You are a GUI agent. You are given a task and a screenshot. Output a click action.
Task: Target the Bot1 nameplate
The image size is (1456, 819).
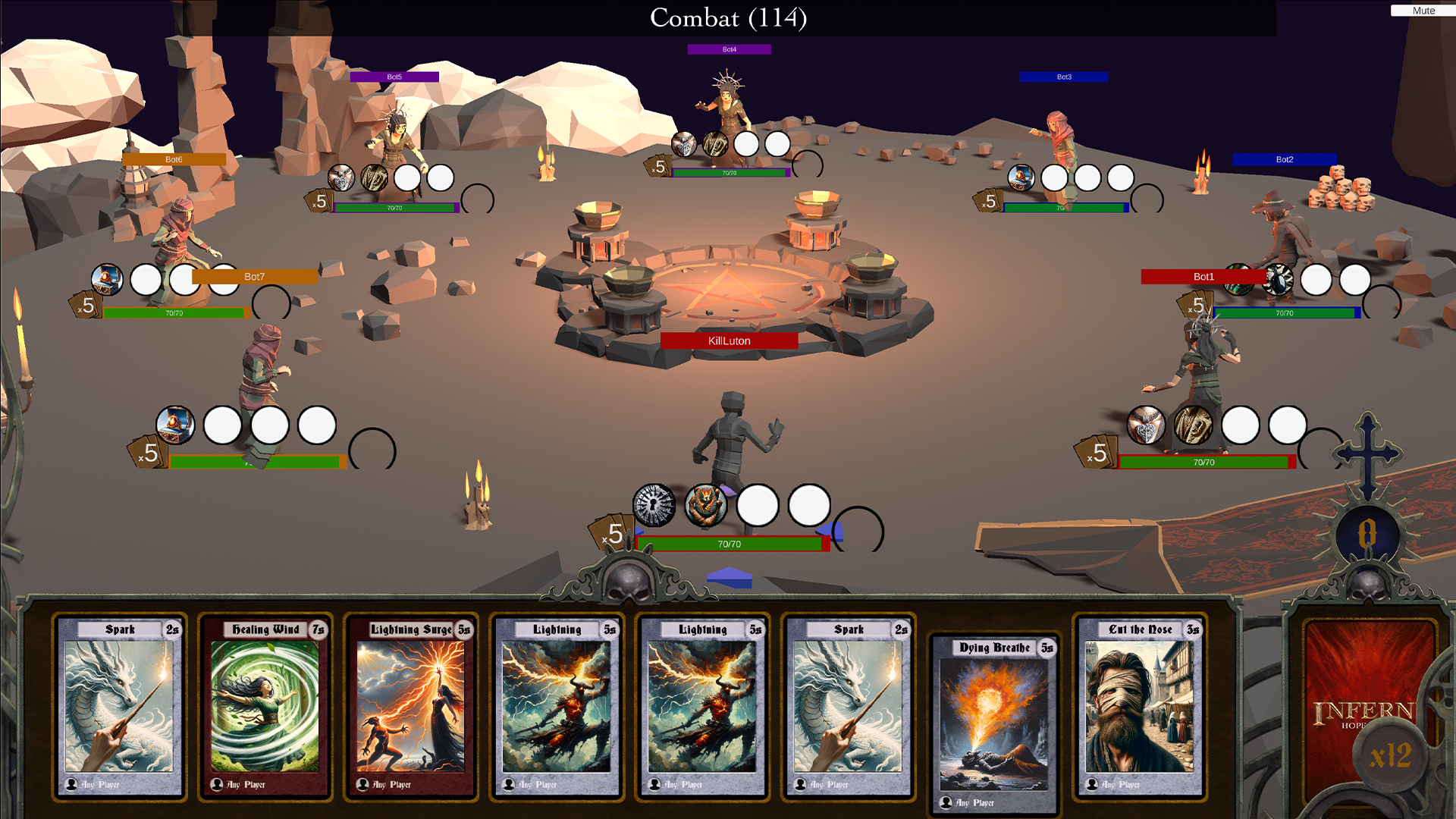point(1203,277)
